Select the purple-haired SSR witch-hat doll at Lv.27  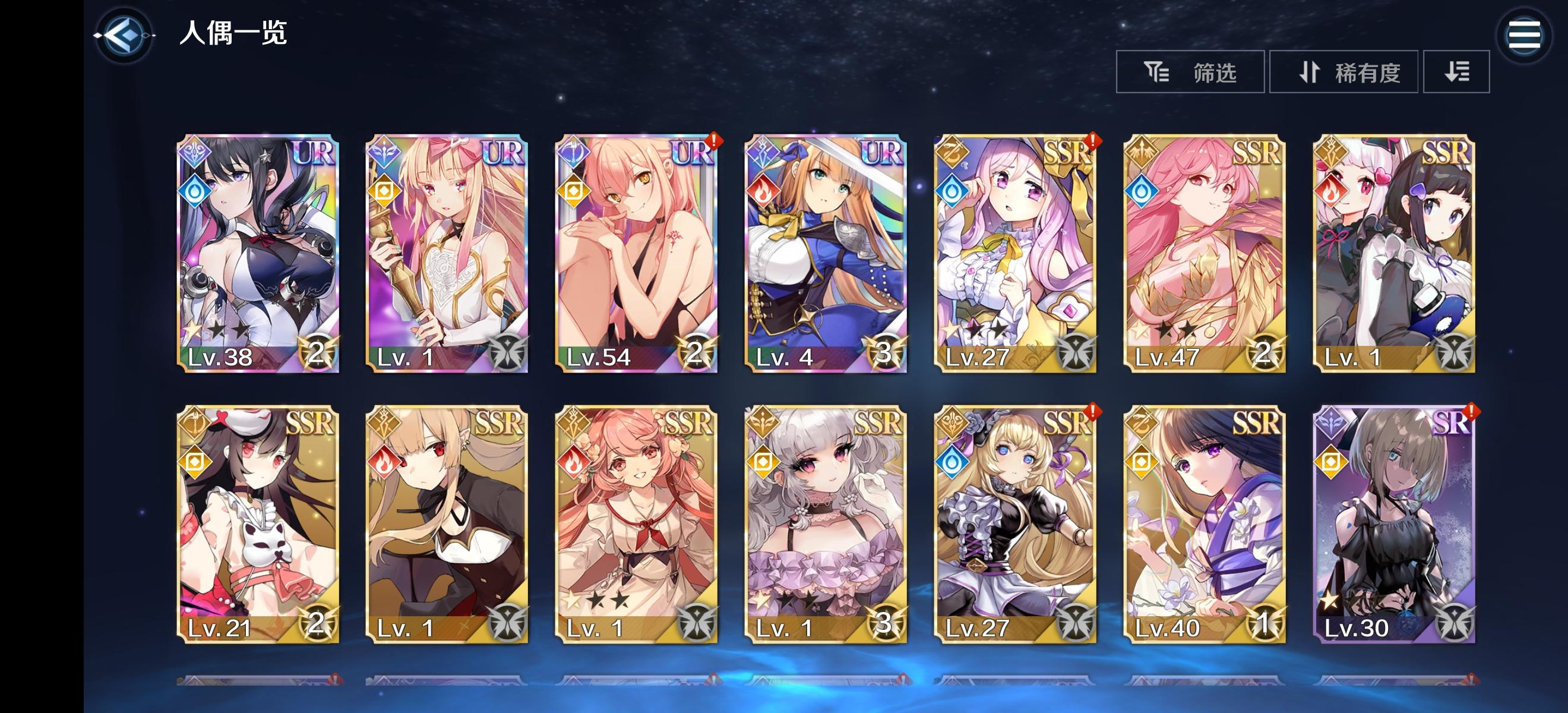(1014, 253)
